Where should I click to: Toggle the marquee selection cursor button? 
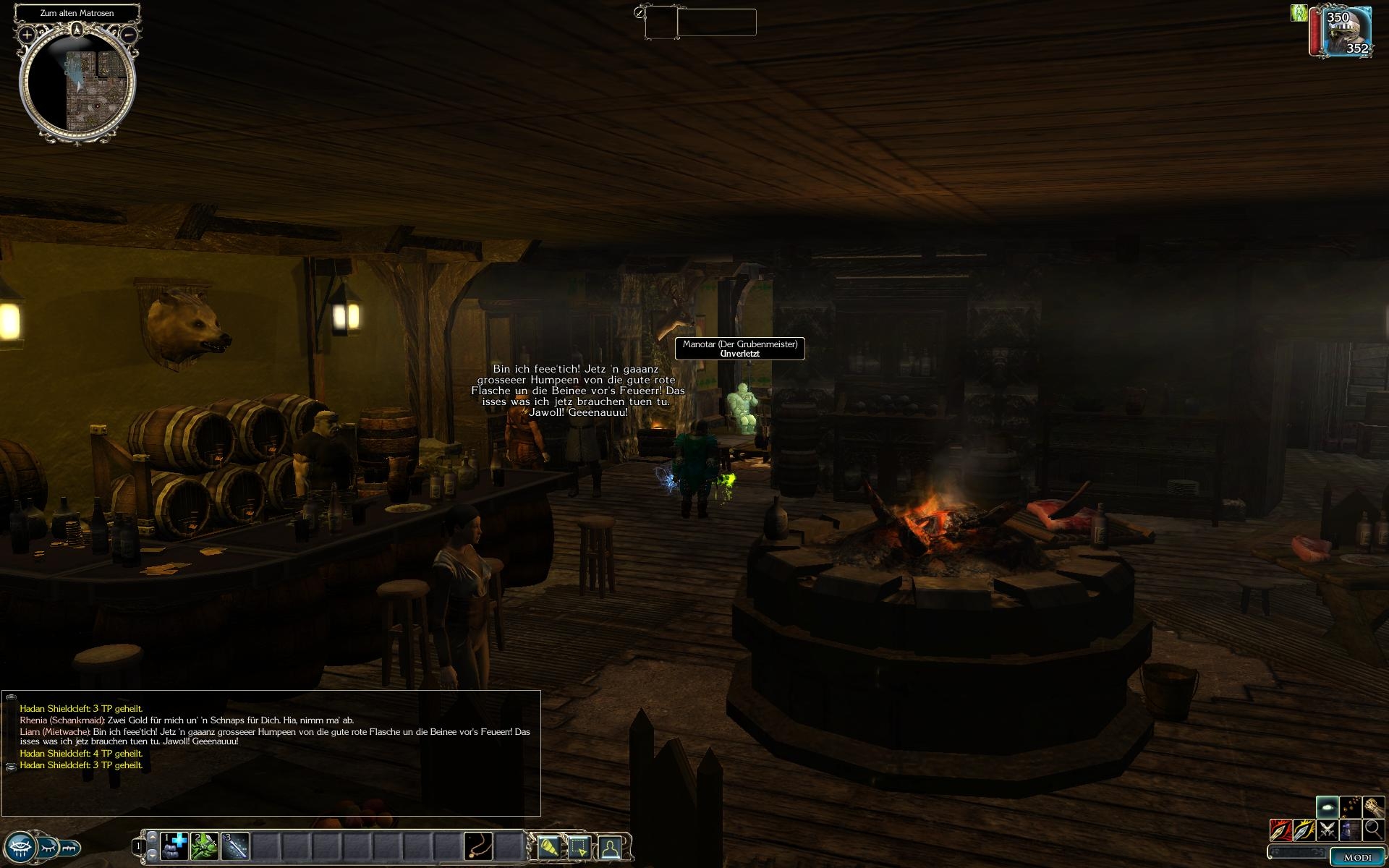click(579, 846)
